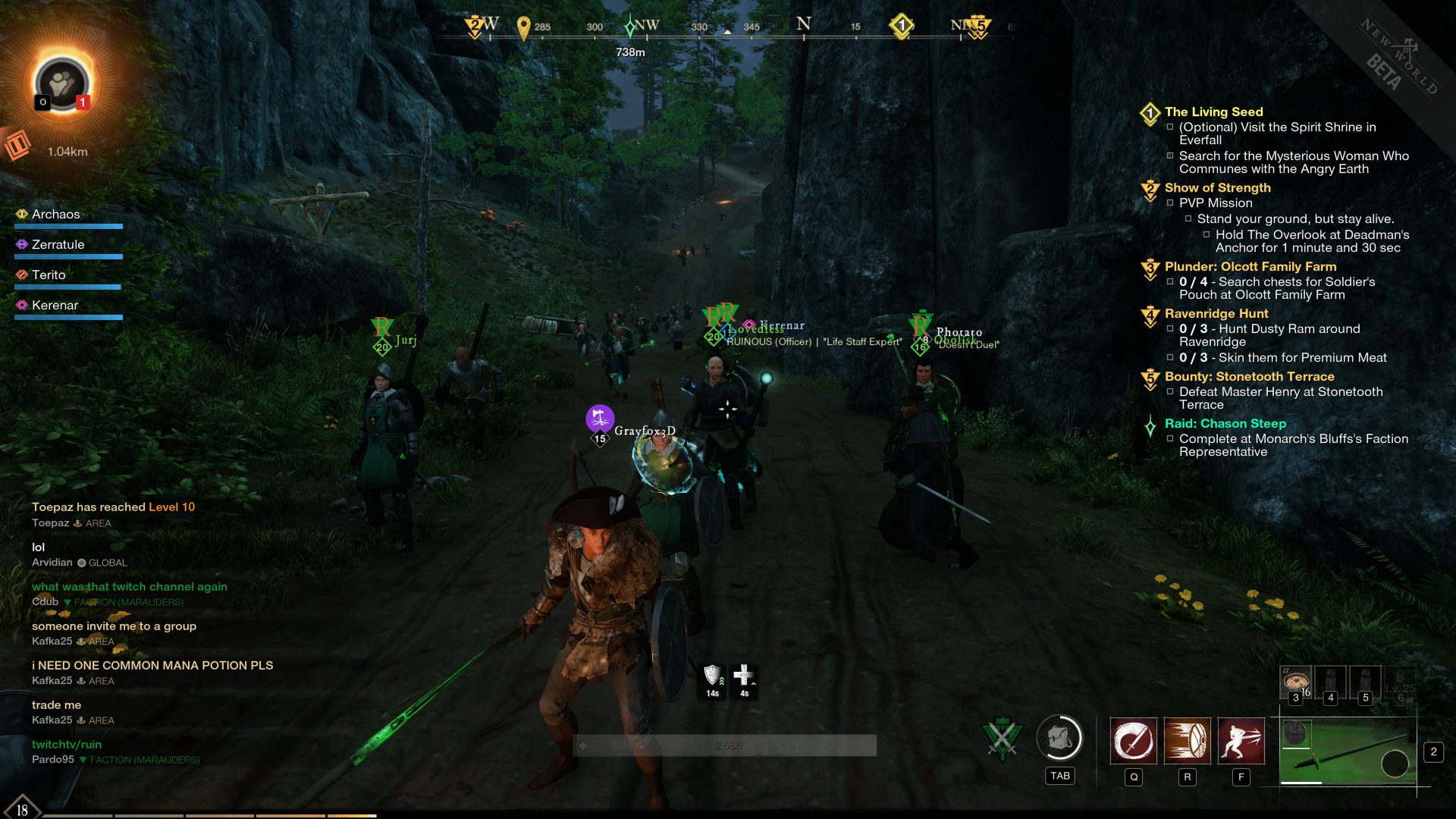Use the food ration in quick slot 3

click(1296, 682)
